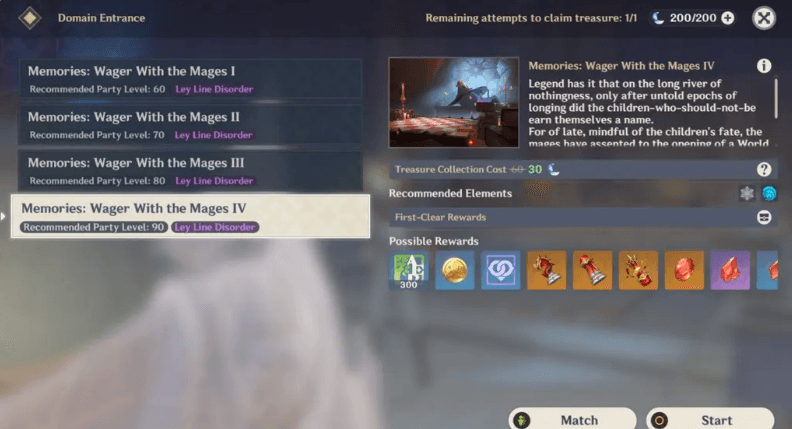Start the domain challenge

click(x=710, y=419)
